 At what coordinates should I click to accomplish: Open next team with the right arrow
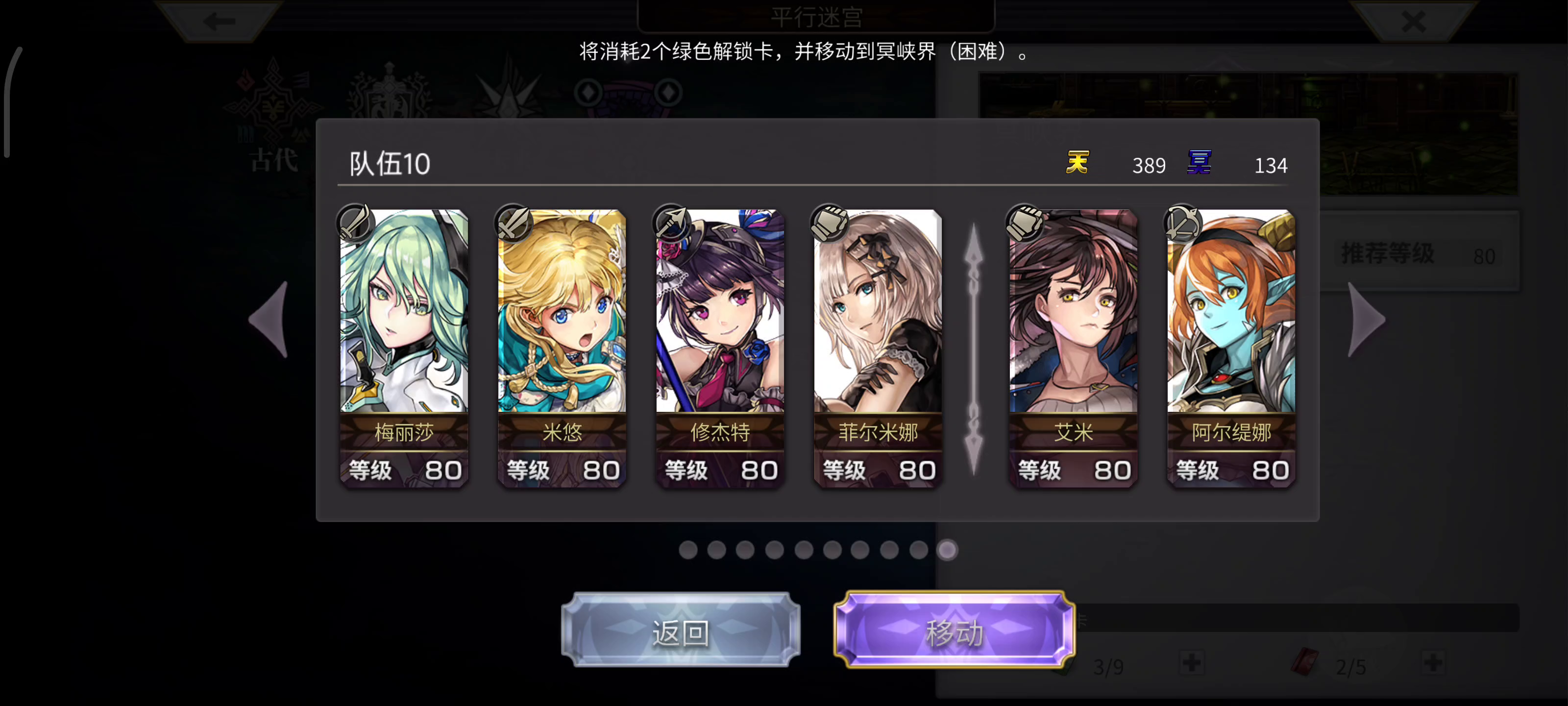pyautogui.click(x=1365, y=320)
